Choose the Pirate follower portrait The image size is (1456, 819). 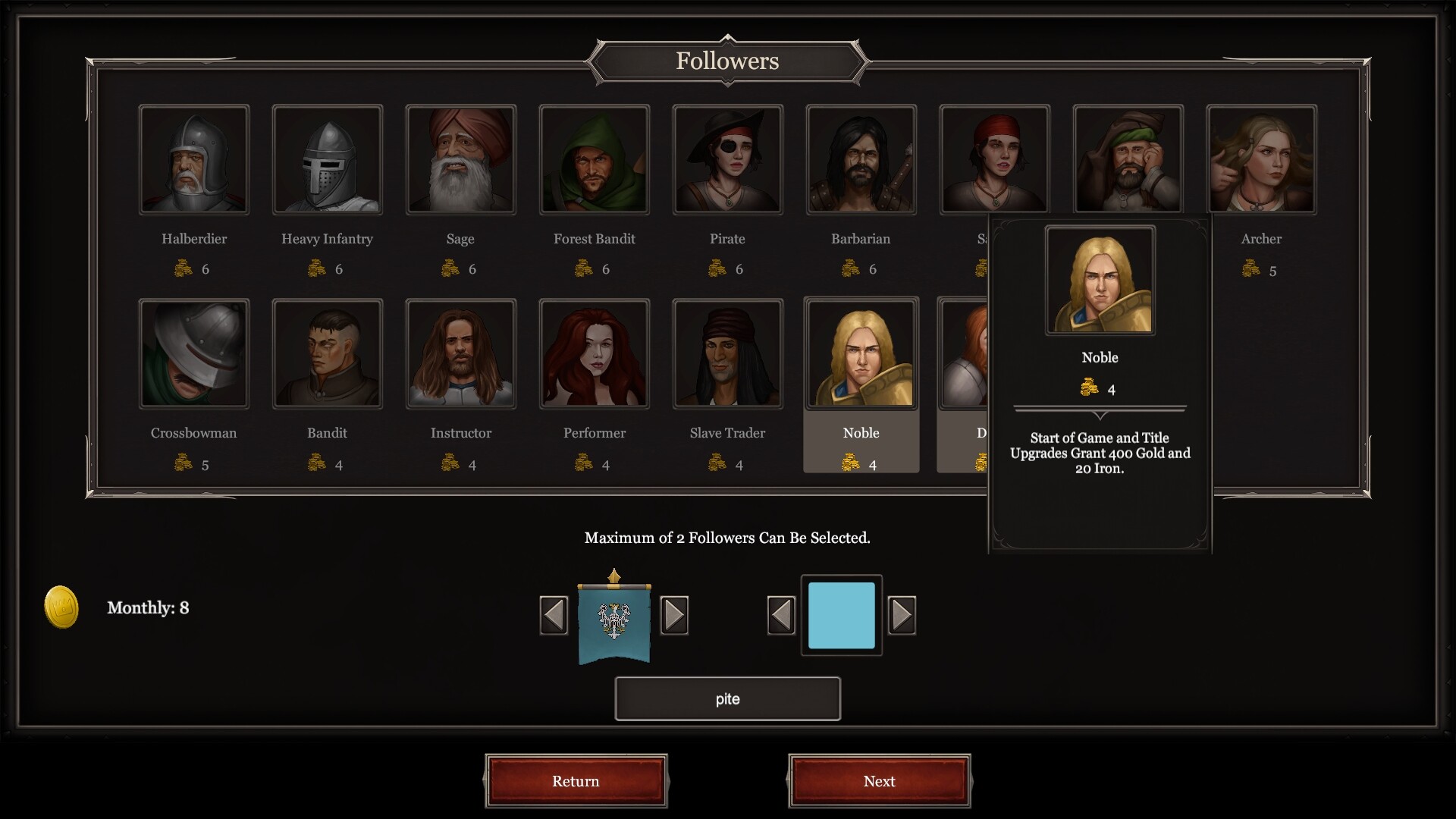(728, 160)
